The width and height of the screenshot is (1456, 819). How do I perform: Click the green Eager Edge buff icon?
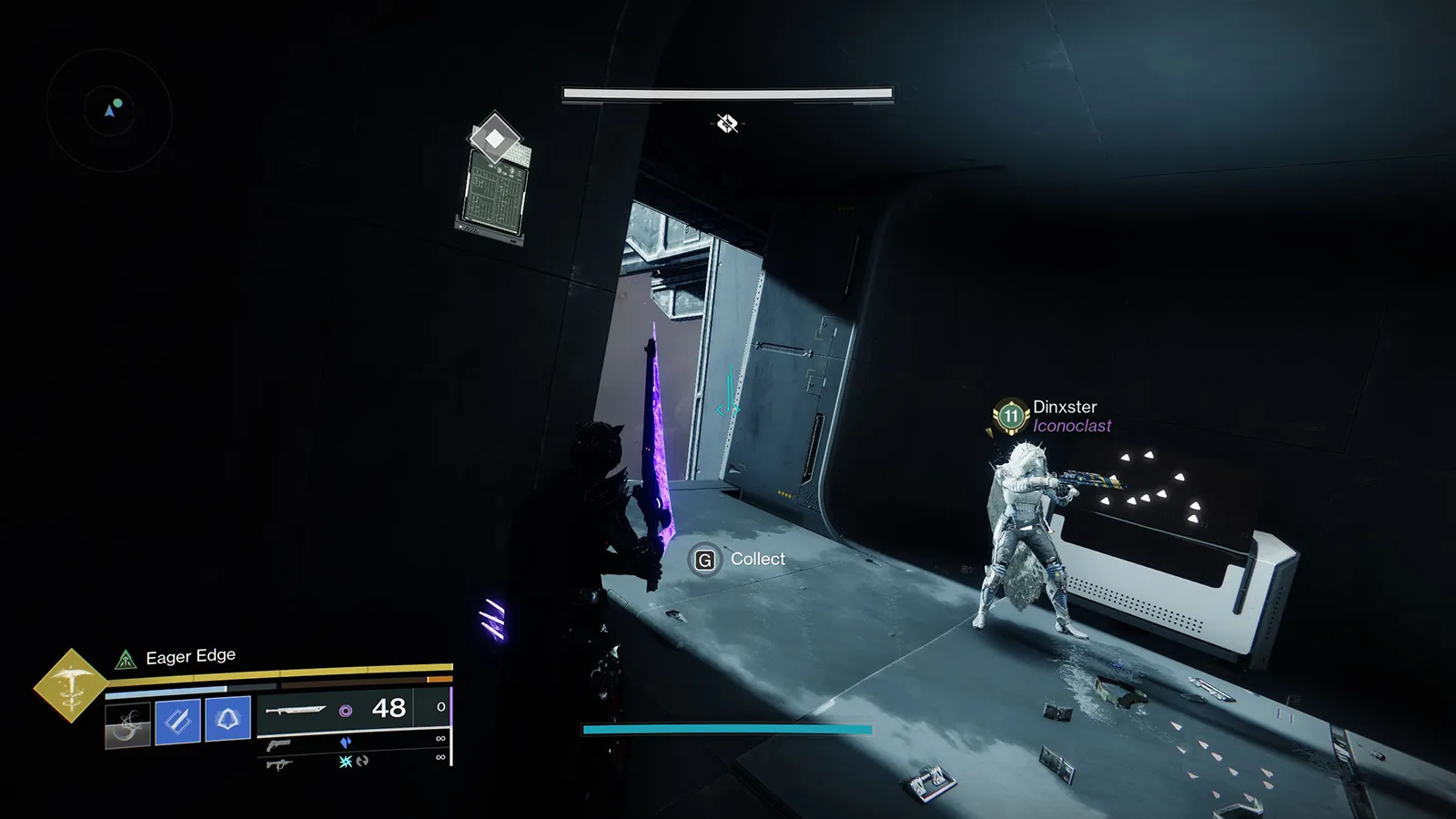(x=126, y=659)
